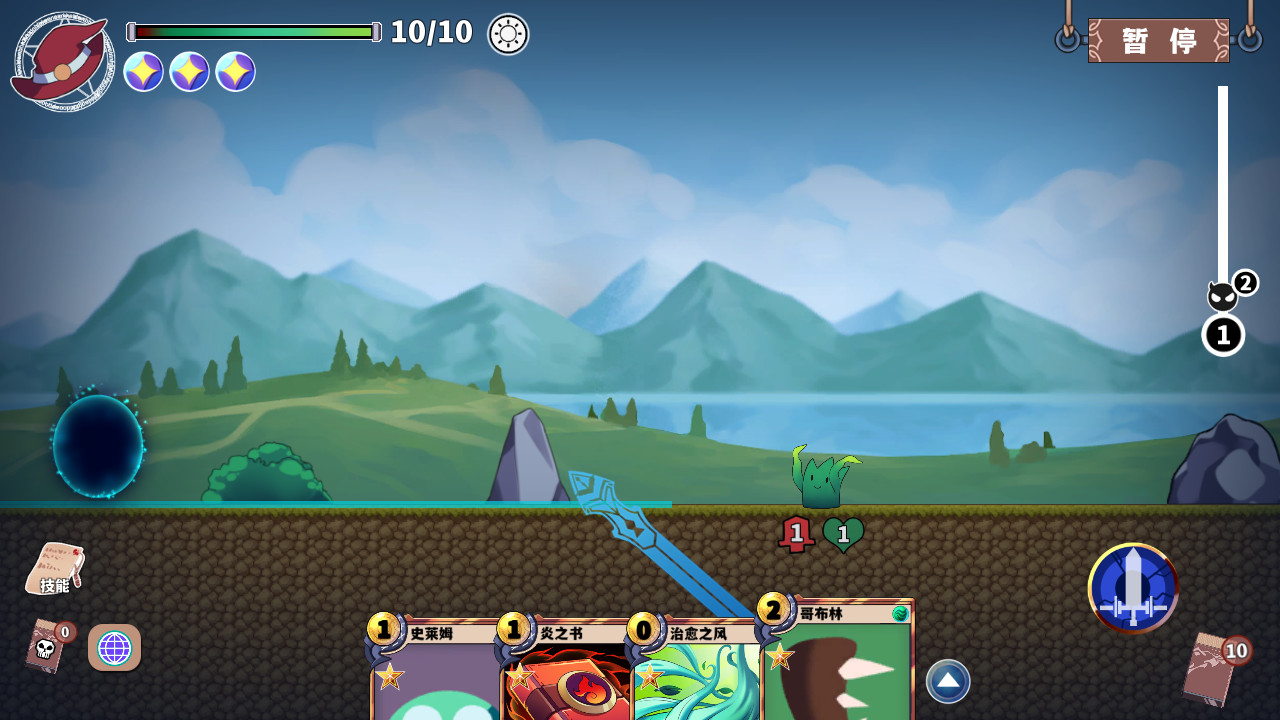Click the goblin creature on the battlefield
This screenshot has height=720, width=1280.
pyautogui.click(x=822, y=480)
